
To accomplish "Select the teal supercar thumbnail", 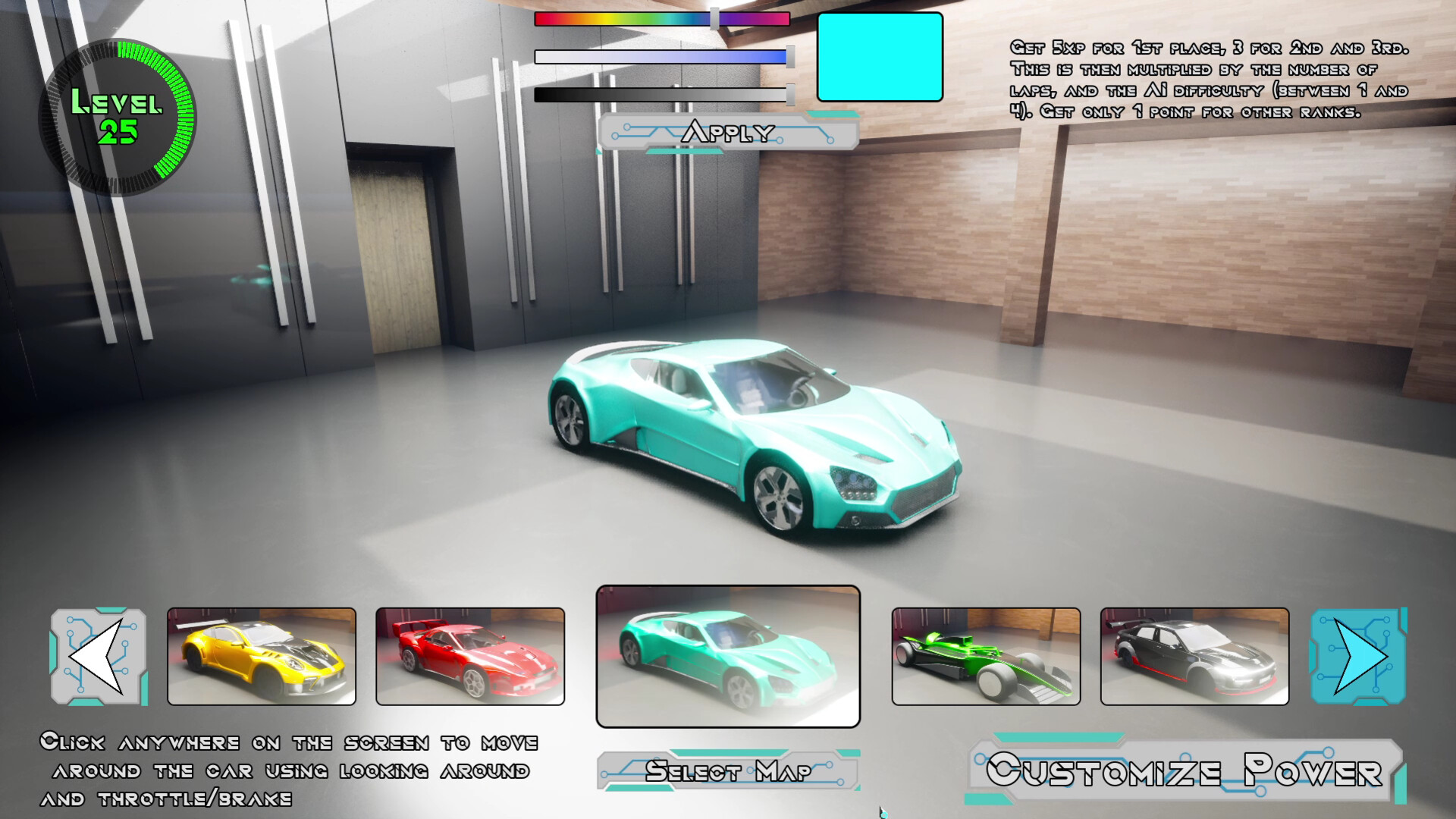I will [728, 657].
